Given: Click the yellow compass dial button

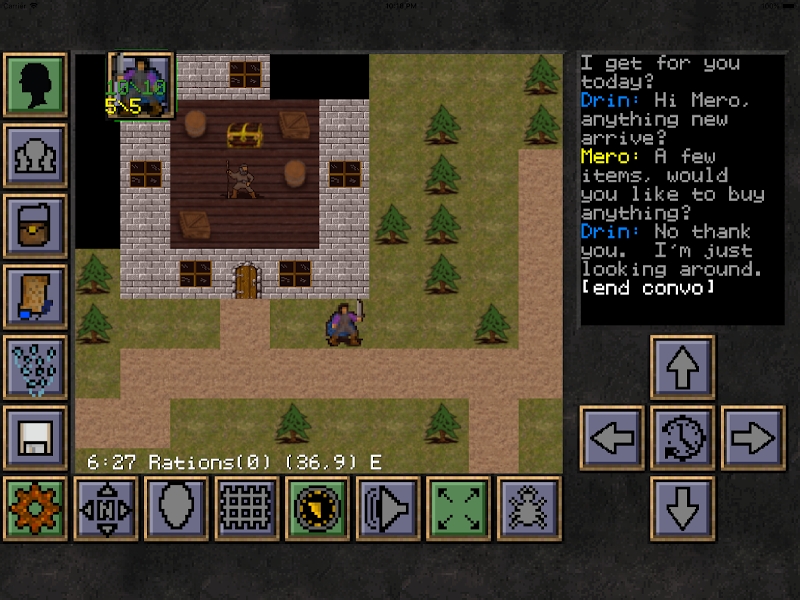Looking at the screenshot, I should click(317, 508).
